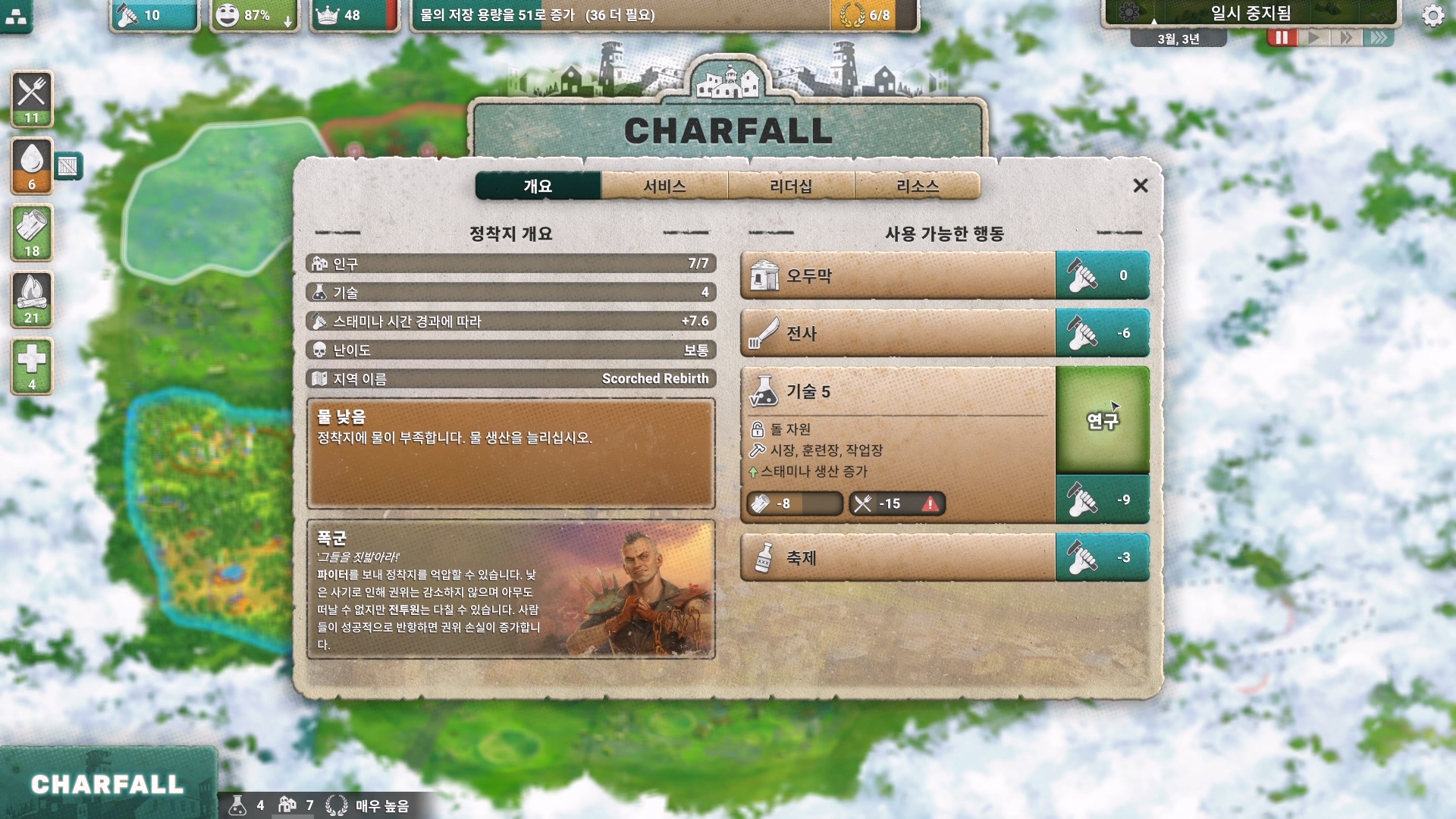The height and width of the screenshot is (819, 1456).
Task: Set game speed to triple fast-forward
Action: pyautogui.click(x=1379, y=38)
